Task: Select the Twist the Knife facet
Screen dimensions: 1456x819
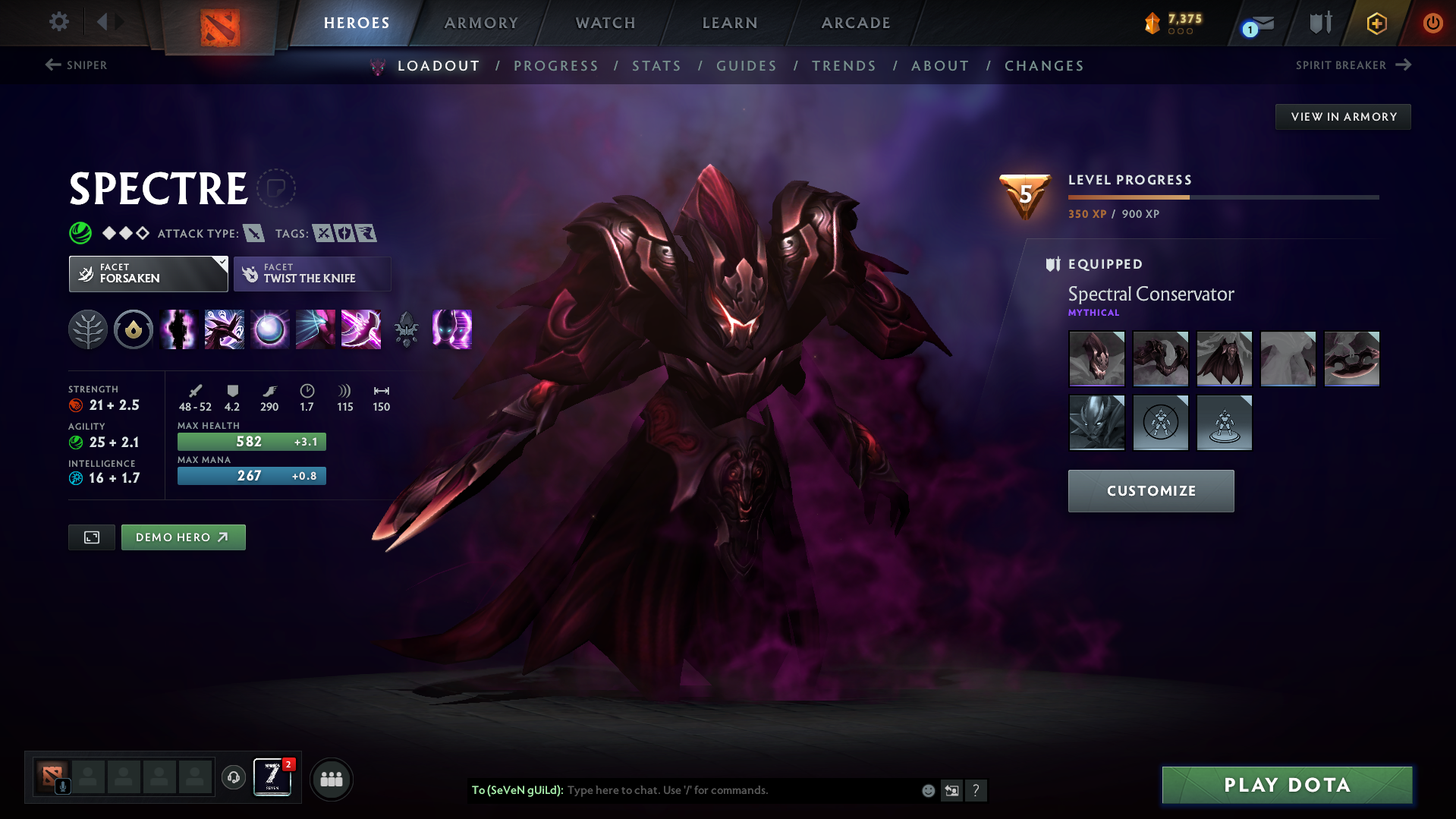Action: pyautogui.click(x=312, y=274)
